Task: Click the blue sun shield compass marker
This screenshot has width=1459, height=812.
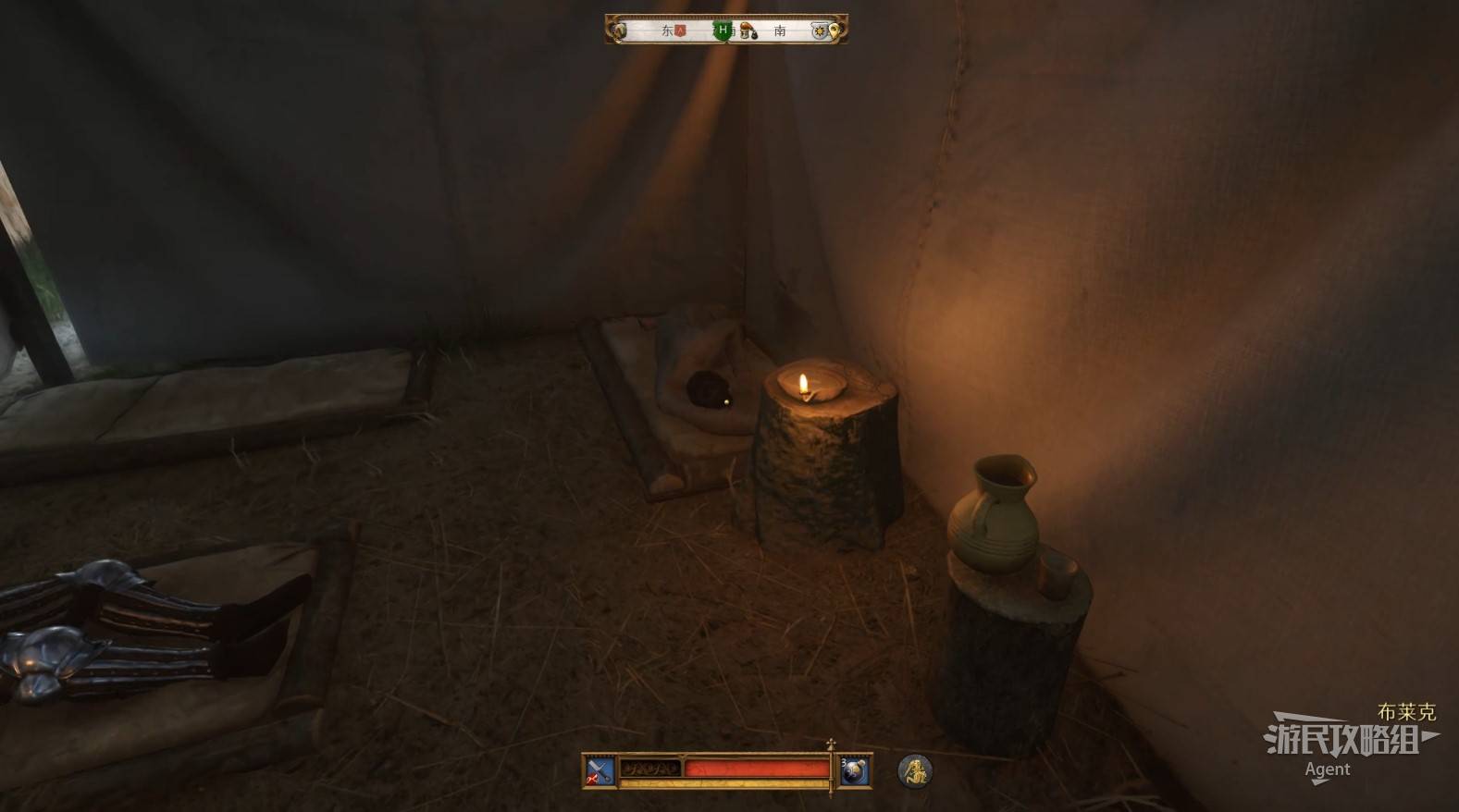Action: coord(819,31)
